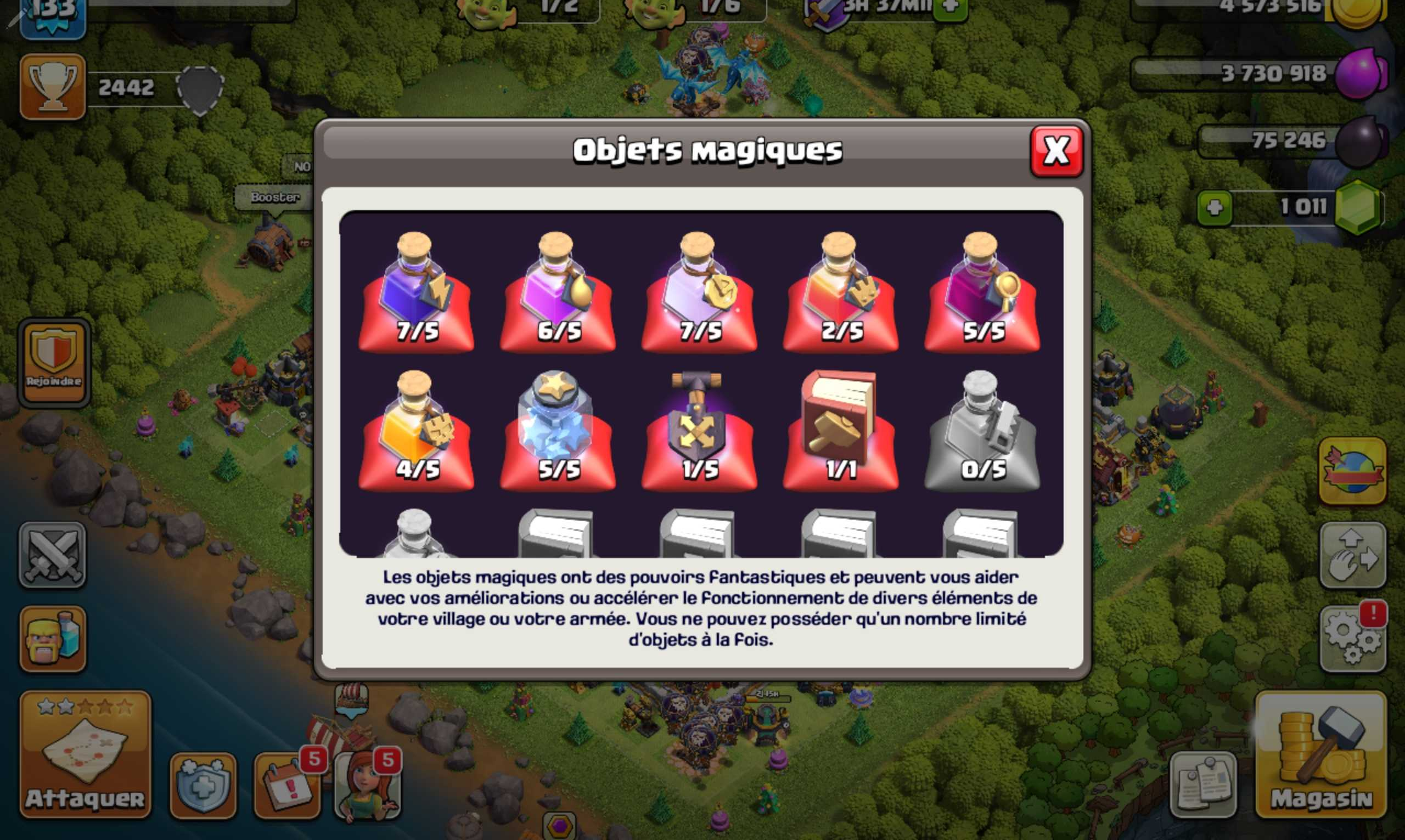The width and height of the screenshot is (1405, 840).
Task: Open the calendar events button
Action: coord(288,786)
